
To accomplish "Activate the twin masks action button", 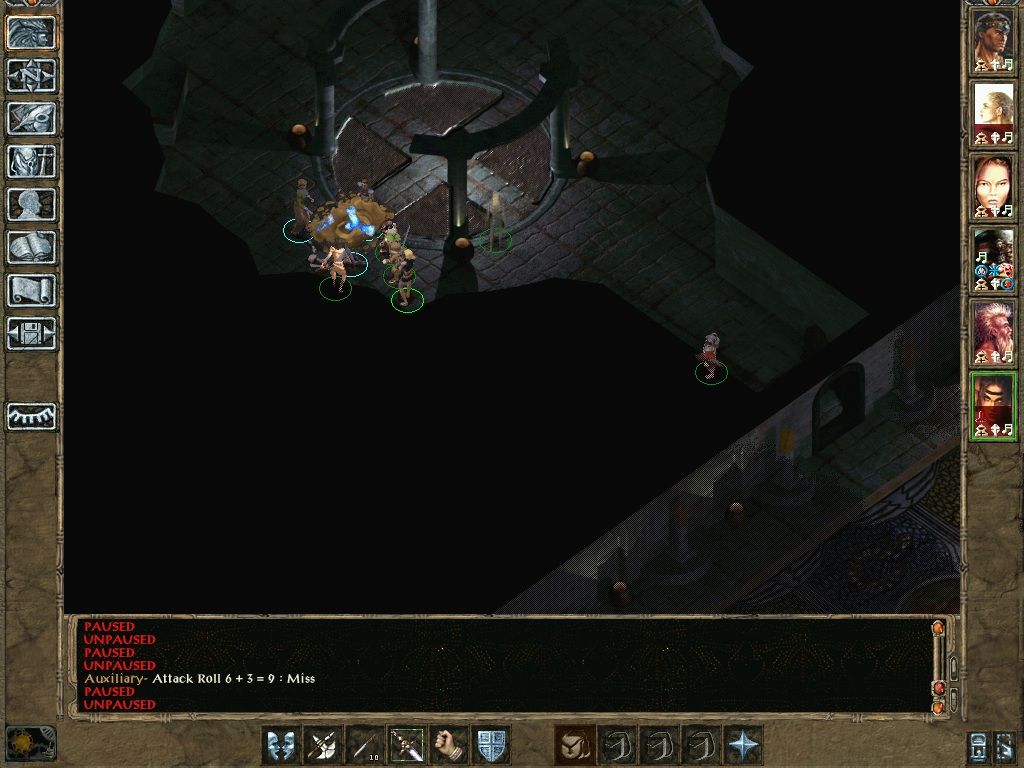I will coord(281,745).
